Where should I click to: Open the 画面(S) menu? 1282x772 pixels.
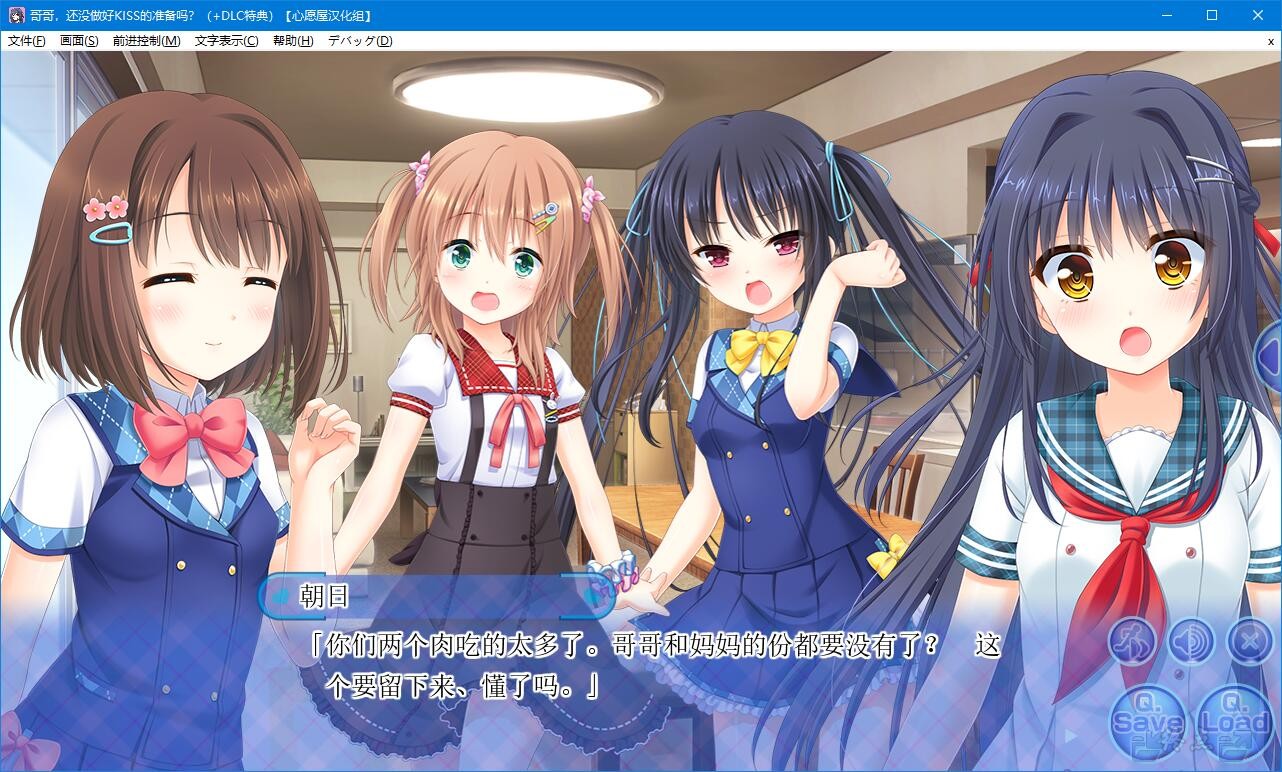pyautogui.click(x=77, y=40)
